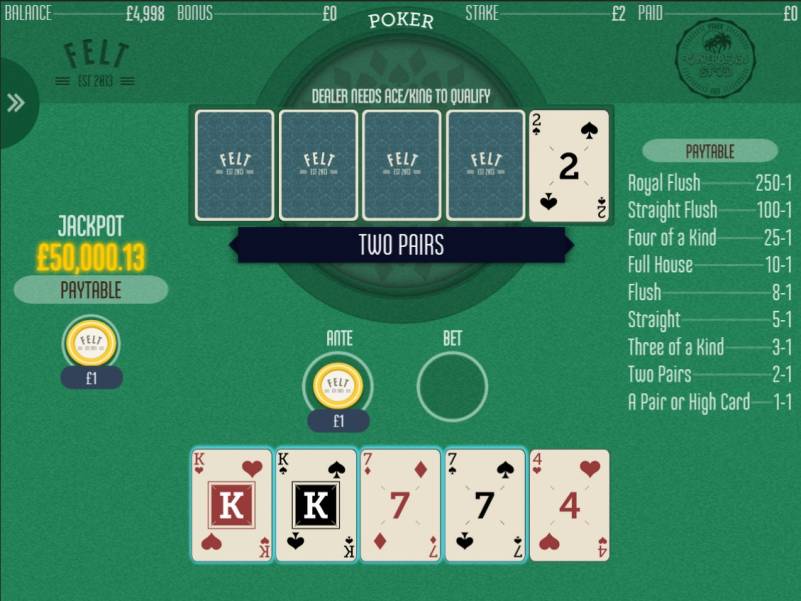Place a chip on the empty Bet circle
801x601 pixels.
click(x=452, y=386)
